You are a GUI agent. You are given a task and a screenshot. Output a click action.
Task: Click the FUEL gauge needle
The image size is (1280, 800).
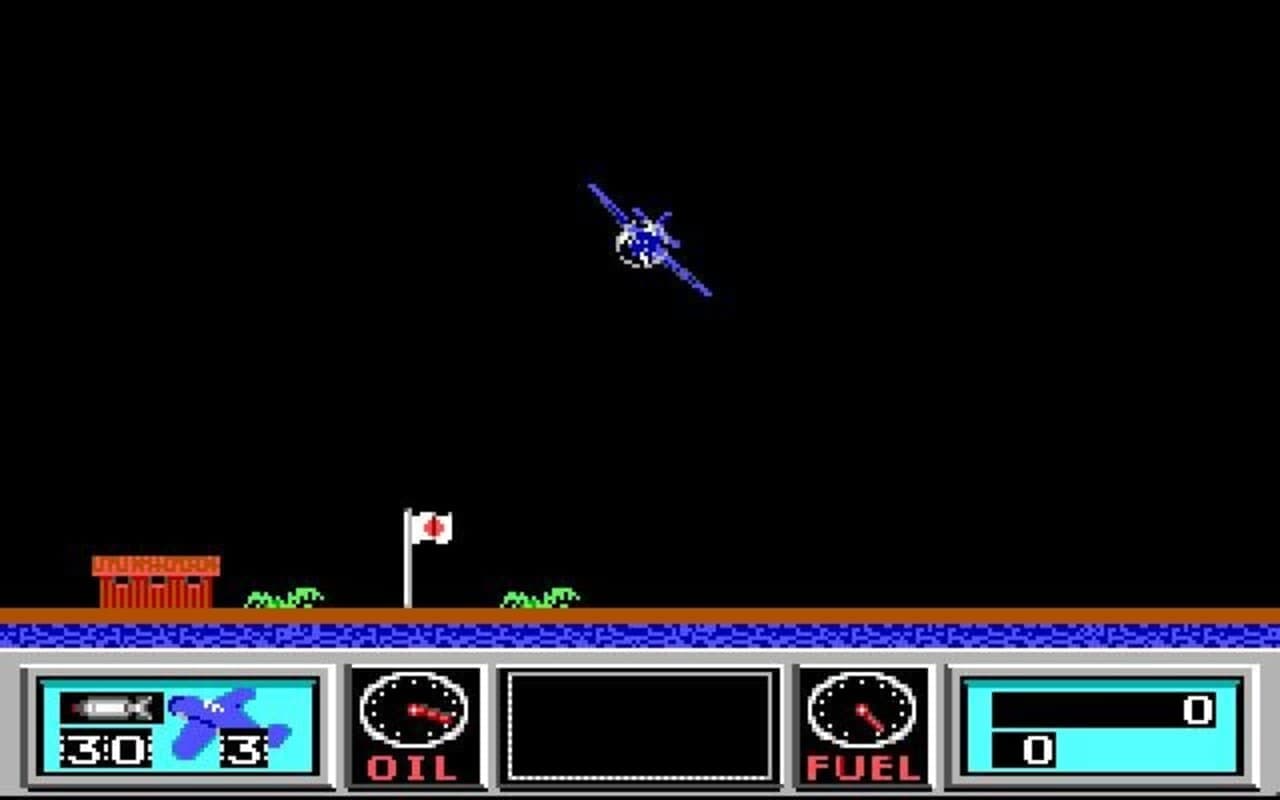[x=870, y=718]
